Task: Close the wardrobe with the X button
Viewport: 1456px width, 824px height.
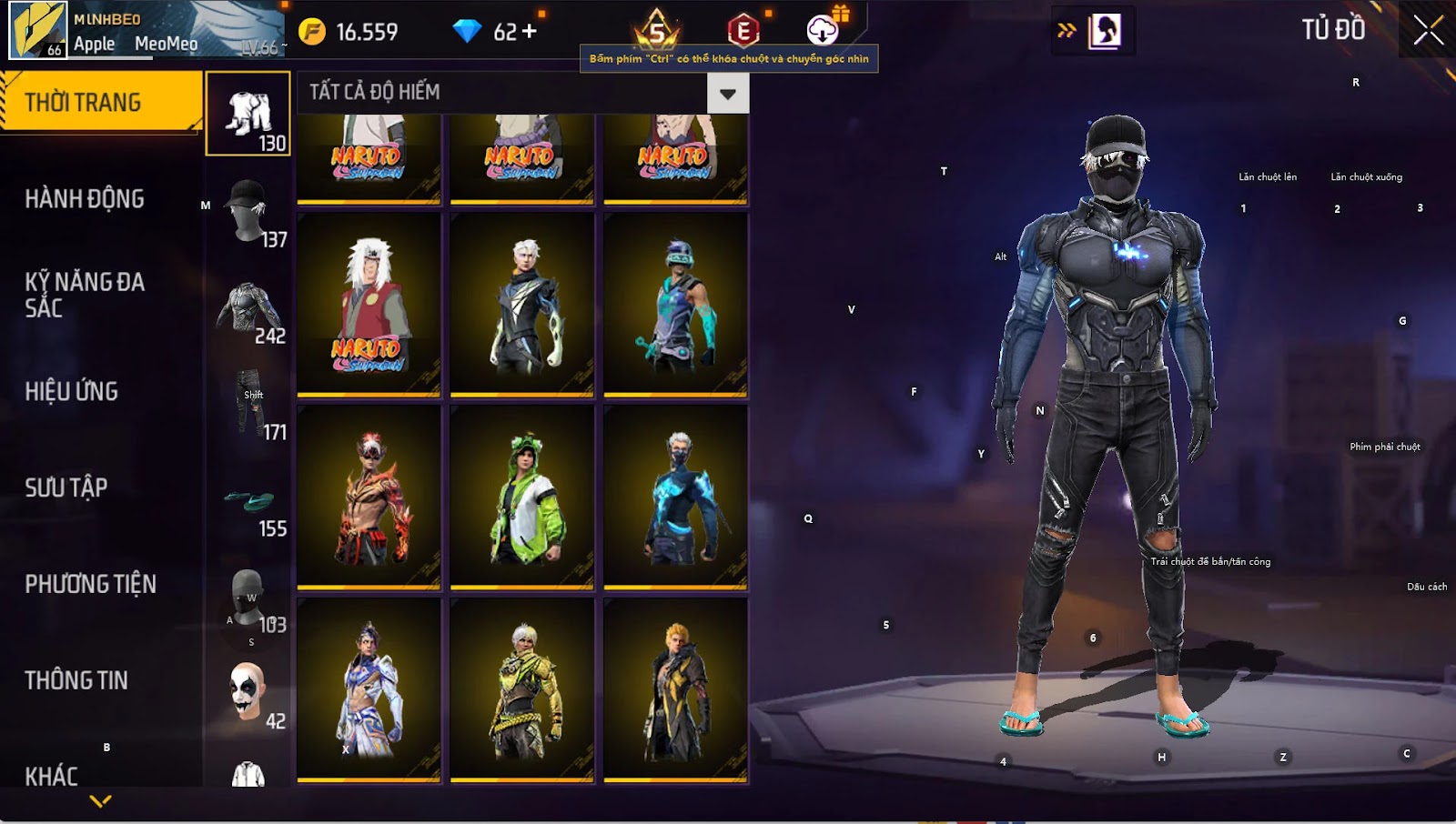Action: click(1428, 31)
